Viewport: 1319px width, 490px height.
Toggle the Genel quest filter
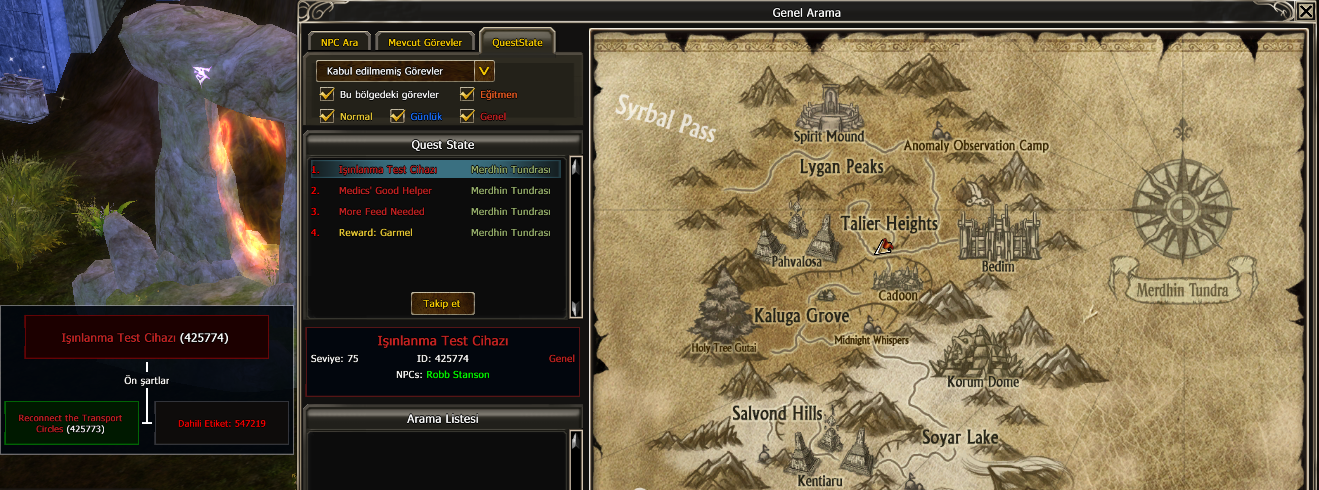pos(467,116)
